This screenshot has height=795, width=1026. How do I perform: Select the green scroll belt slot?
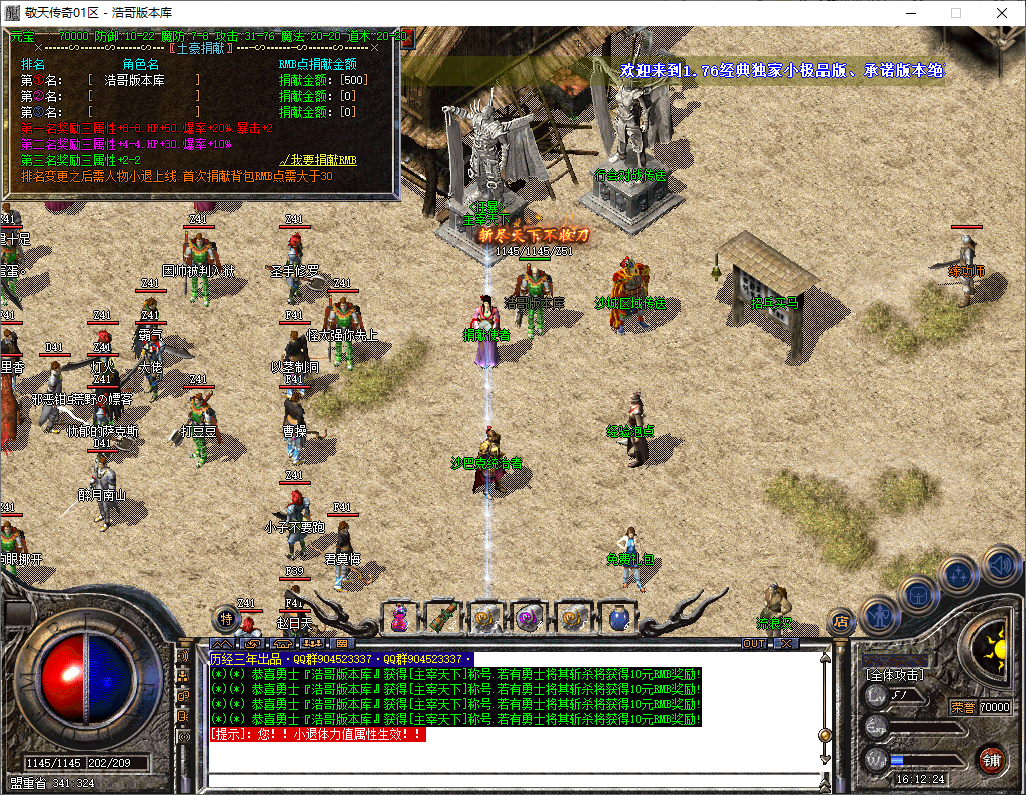442,619
